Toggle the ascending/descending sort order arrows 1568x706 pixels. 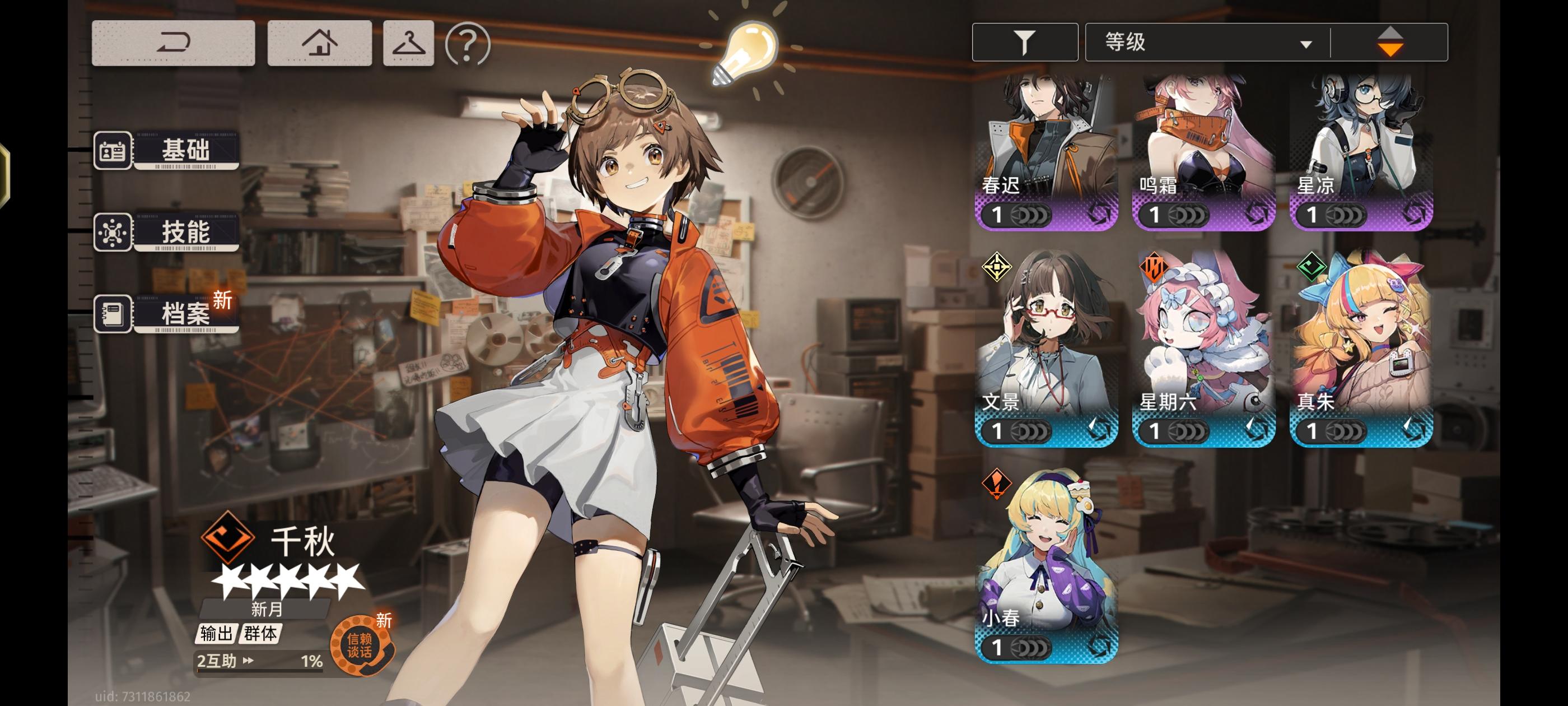pyautogui.click(x=1390, y=43)
